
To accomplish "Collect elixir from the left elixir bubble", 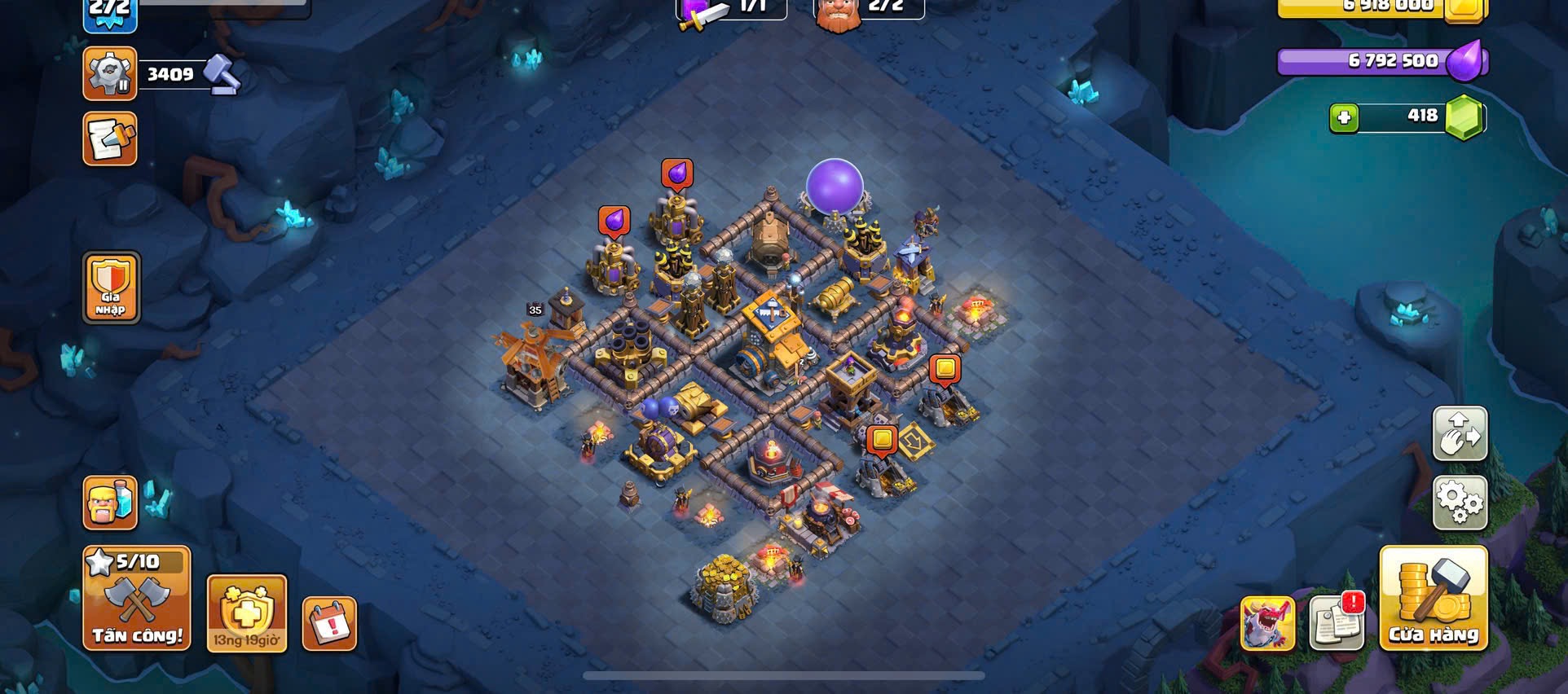I will [614, 221].
